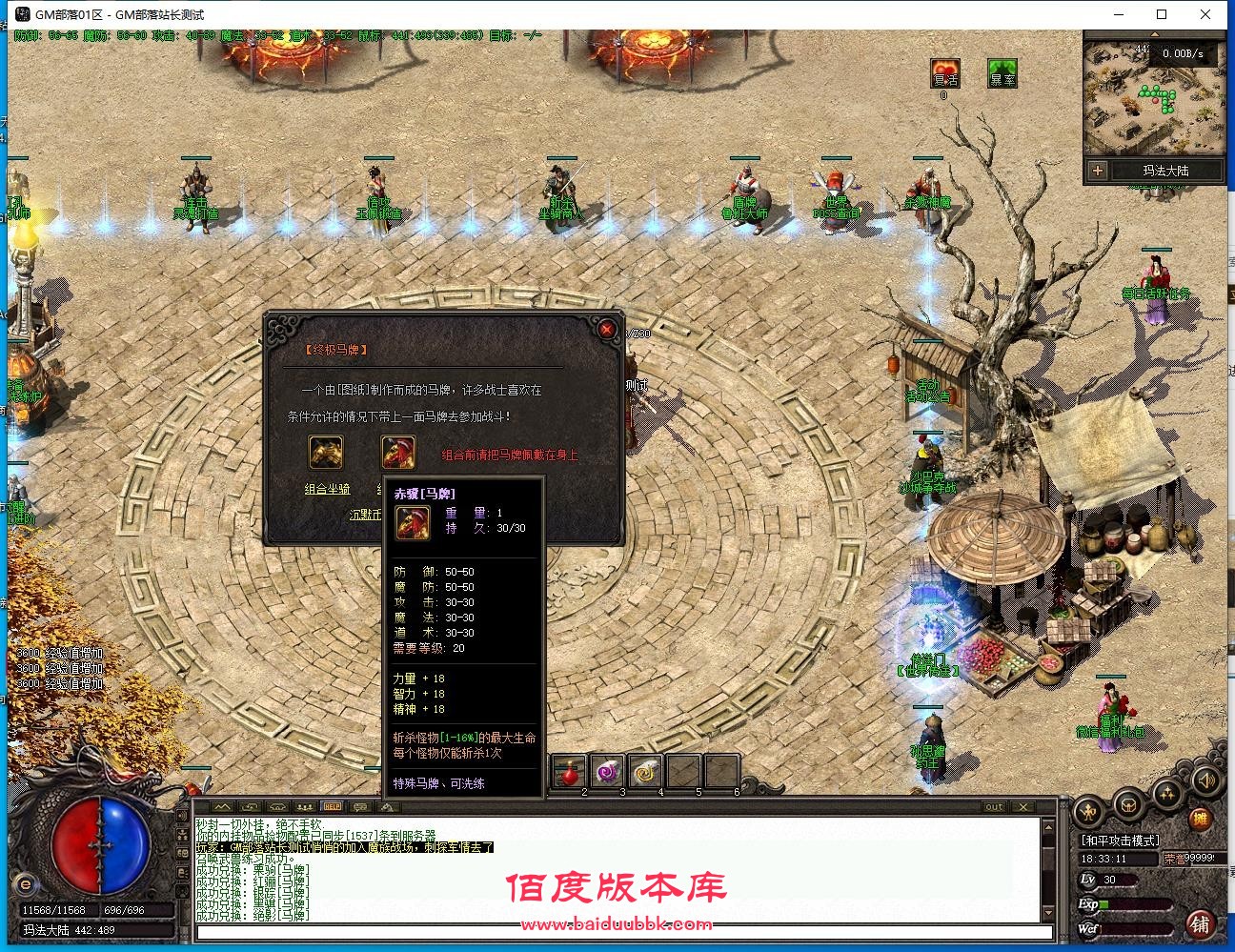This screenshot has width=1235, height=952.
Task: Select the red 赤骥 horse tag icon
Action: click(398, 452)
